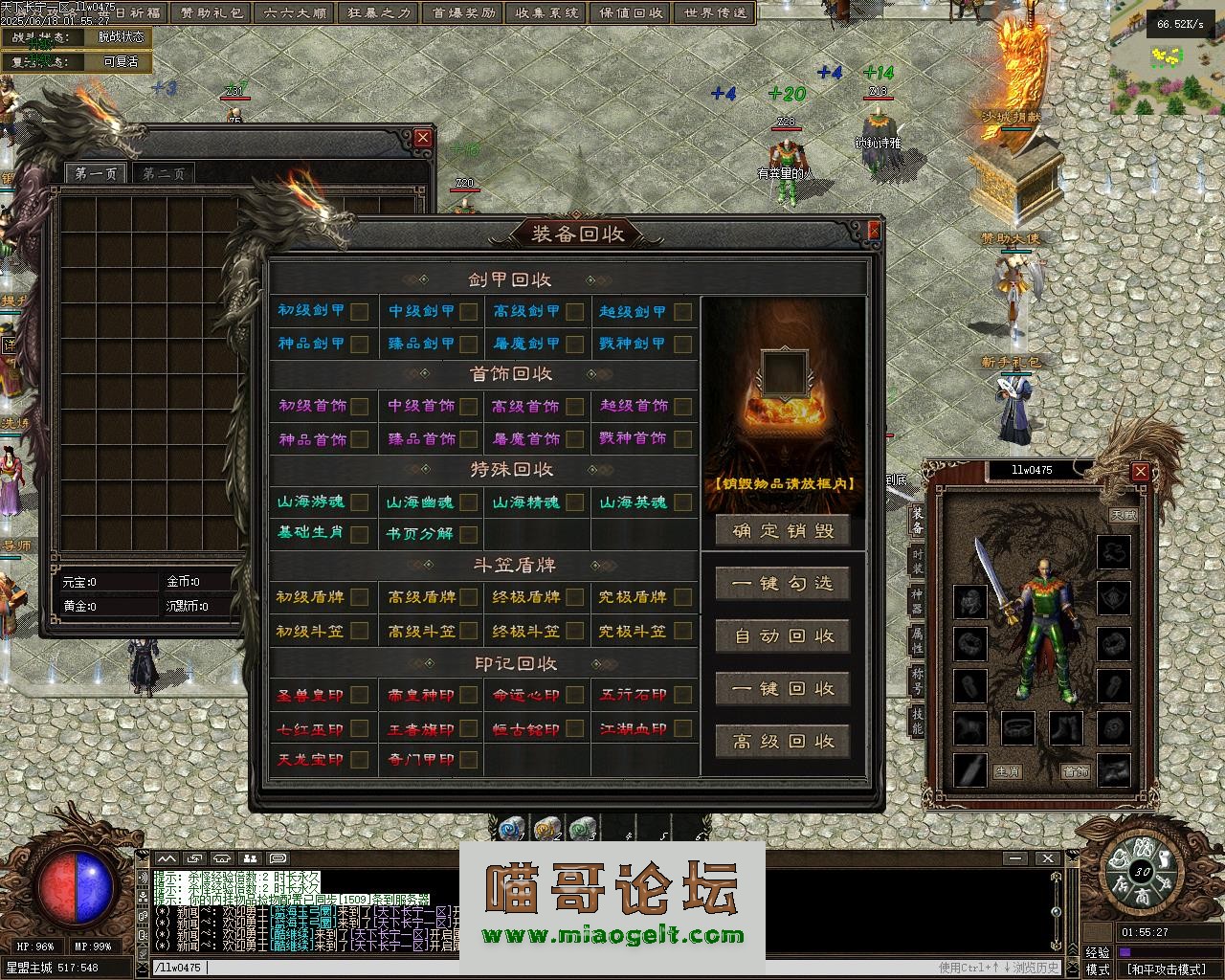Check the 中级首饰 recycle option
This screenshot has height=980, width=1225.
[x=468, y=407]
